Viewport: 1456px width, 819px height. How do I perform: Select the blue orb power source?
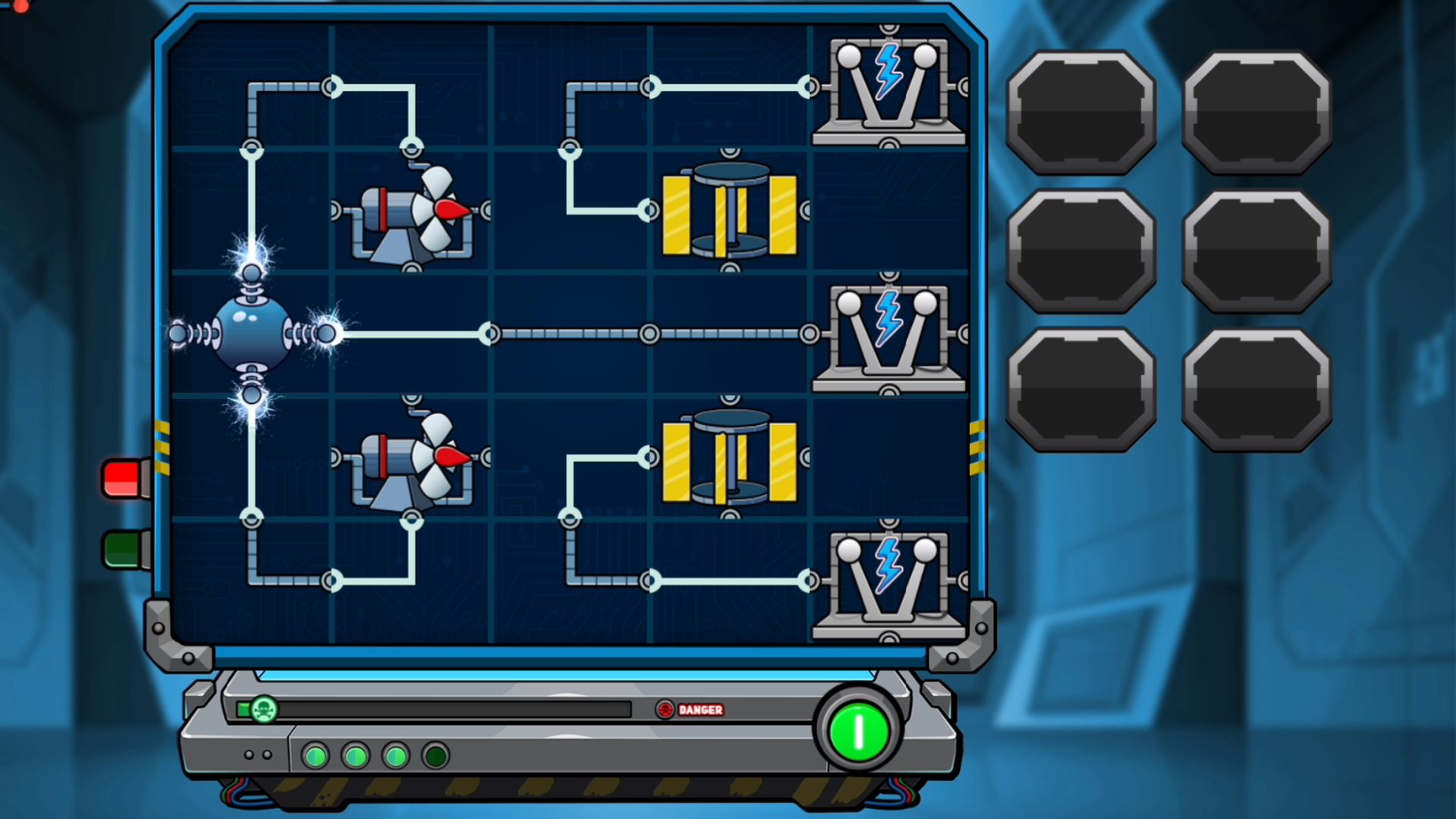tap(252, 334)
